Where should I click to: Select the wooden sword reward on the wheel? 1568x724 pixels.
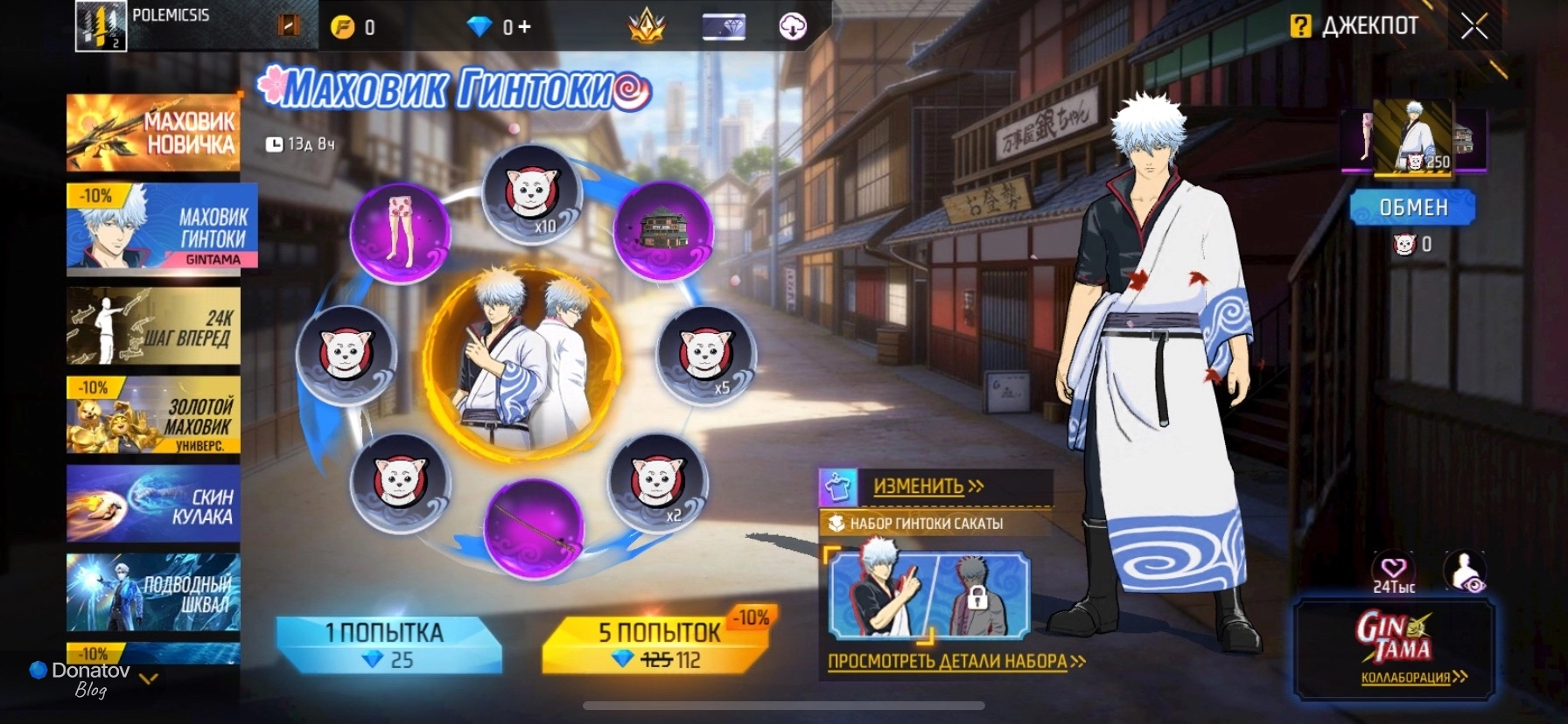coord(533,528)
